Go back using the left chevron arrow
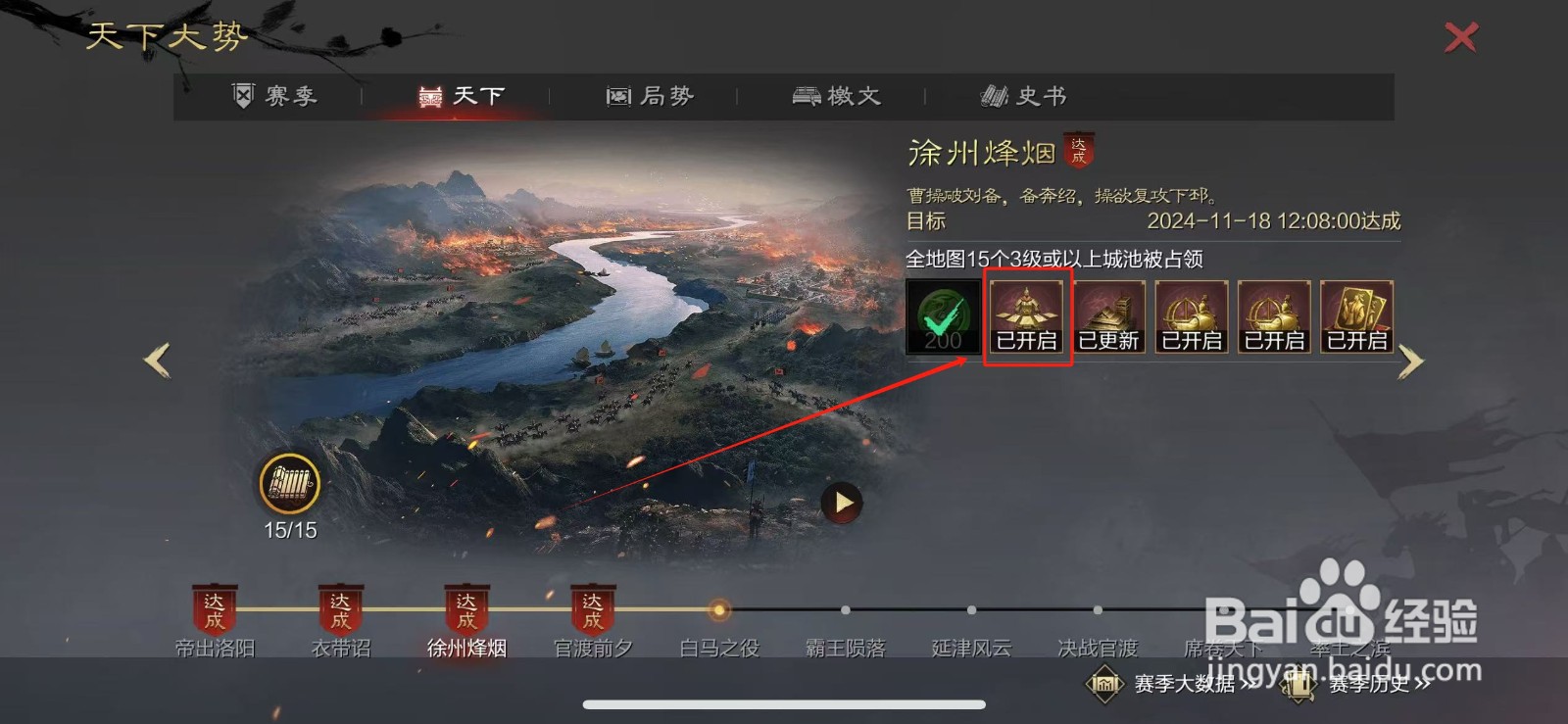 pyautogui.click(x=157, y=360)
